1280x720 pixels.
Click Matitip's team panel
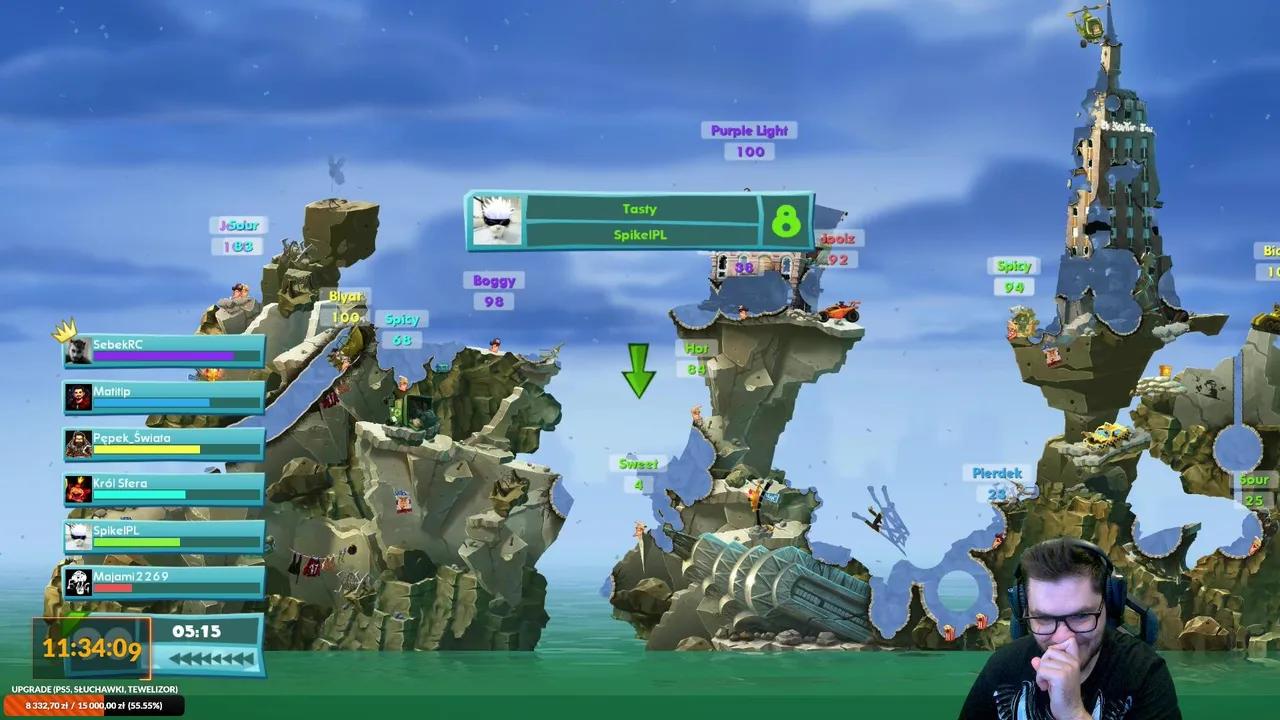pos(164,397)
